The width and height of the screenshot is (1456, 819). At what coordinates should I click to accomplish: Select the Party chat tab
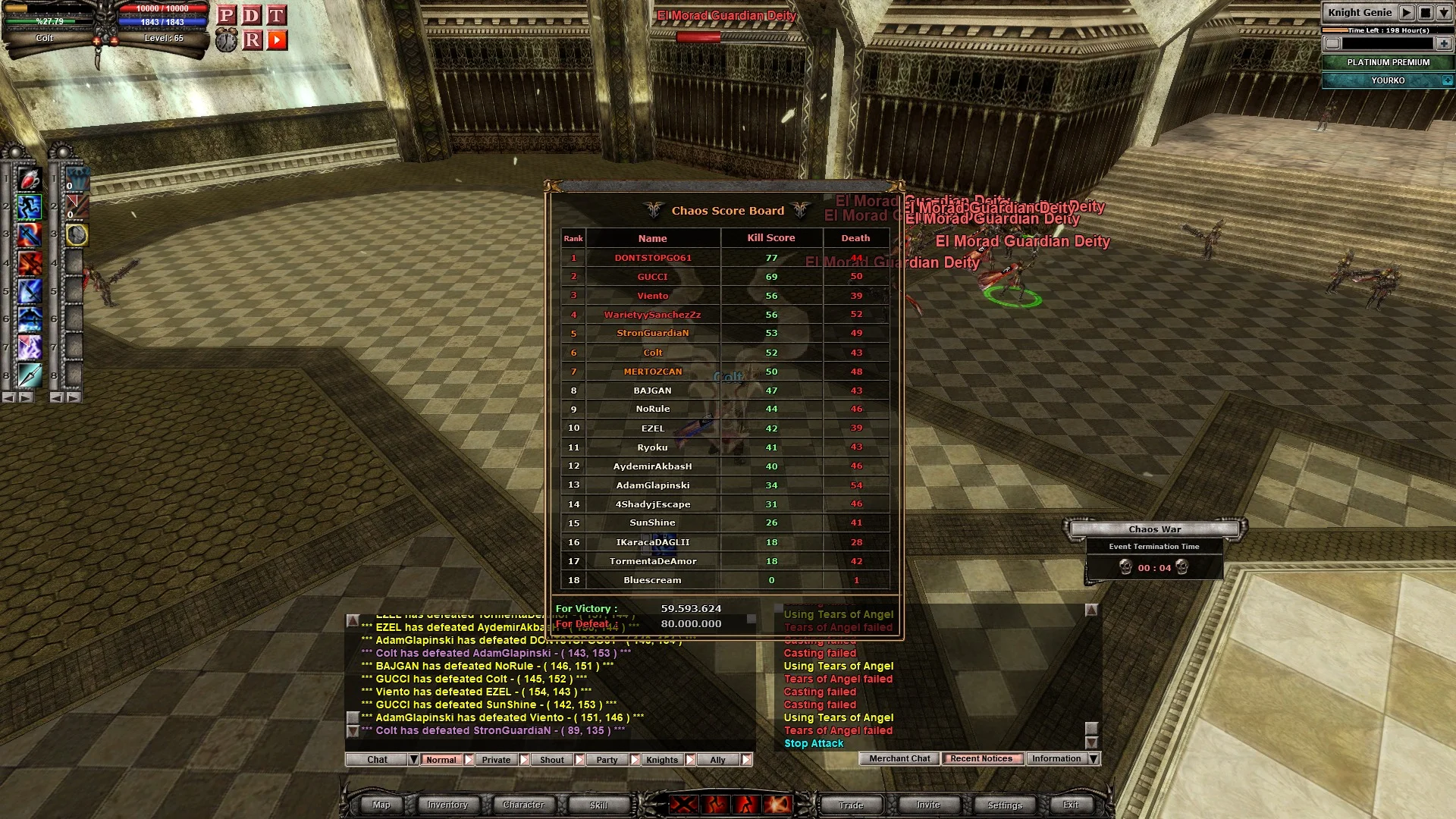point(607,760)
